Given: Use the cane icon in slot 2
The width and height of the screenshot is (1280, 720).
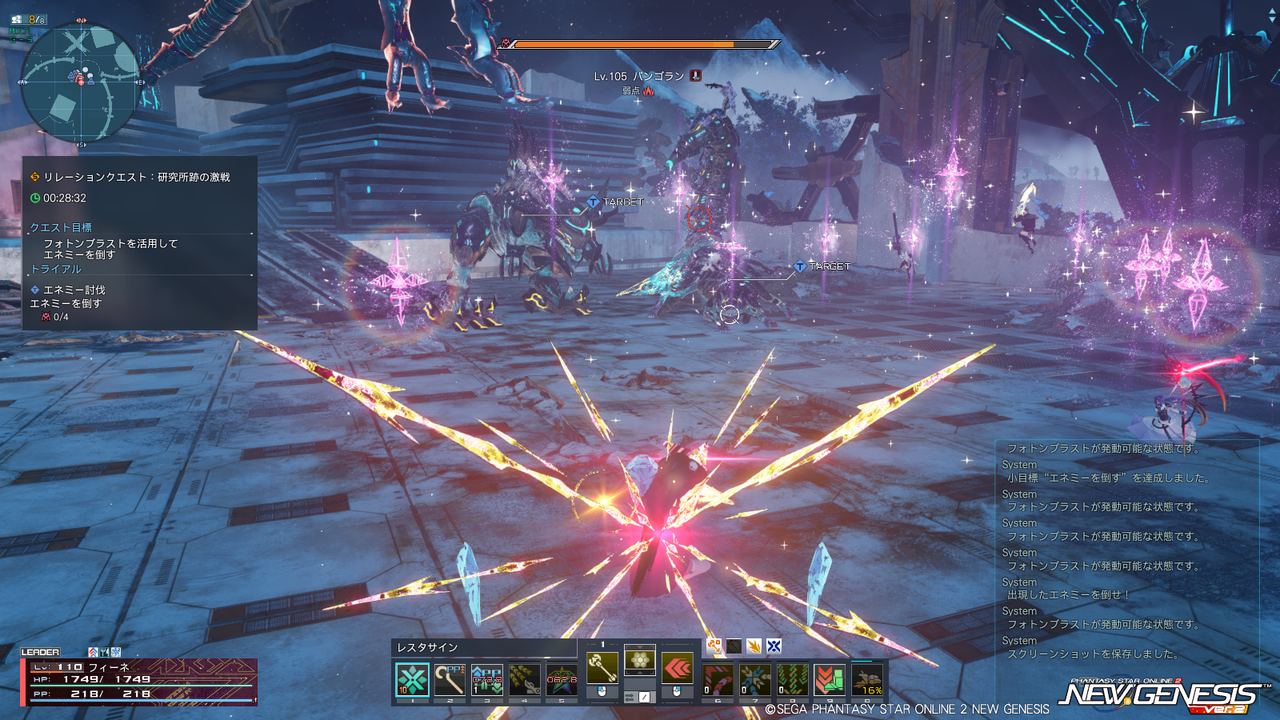Looking at the screenshot, I should pyautogui.click(x=449, y=680).
